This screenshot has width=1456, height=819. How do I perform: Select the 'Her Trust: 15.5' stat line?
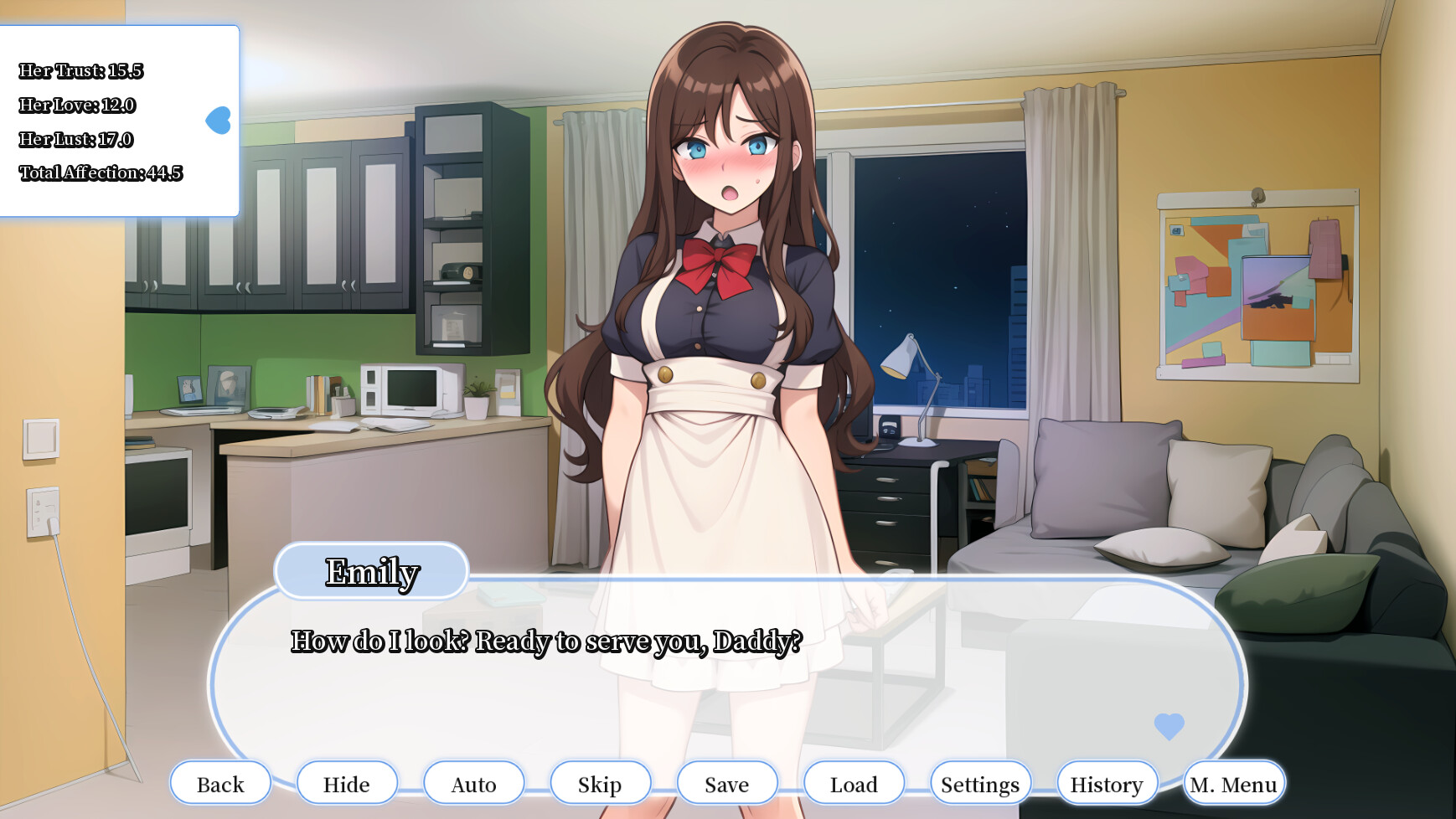tap(81, 72)
